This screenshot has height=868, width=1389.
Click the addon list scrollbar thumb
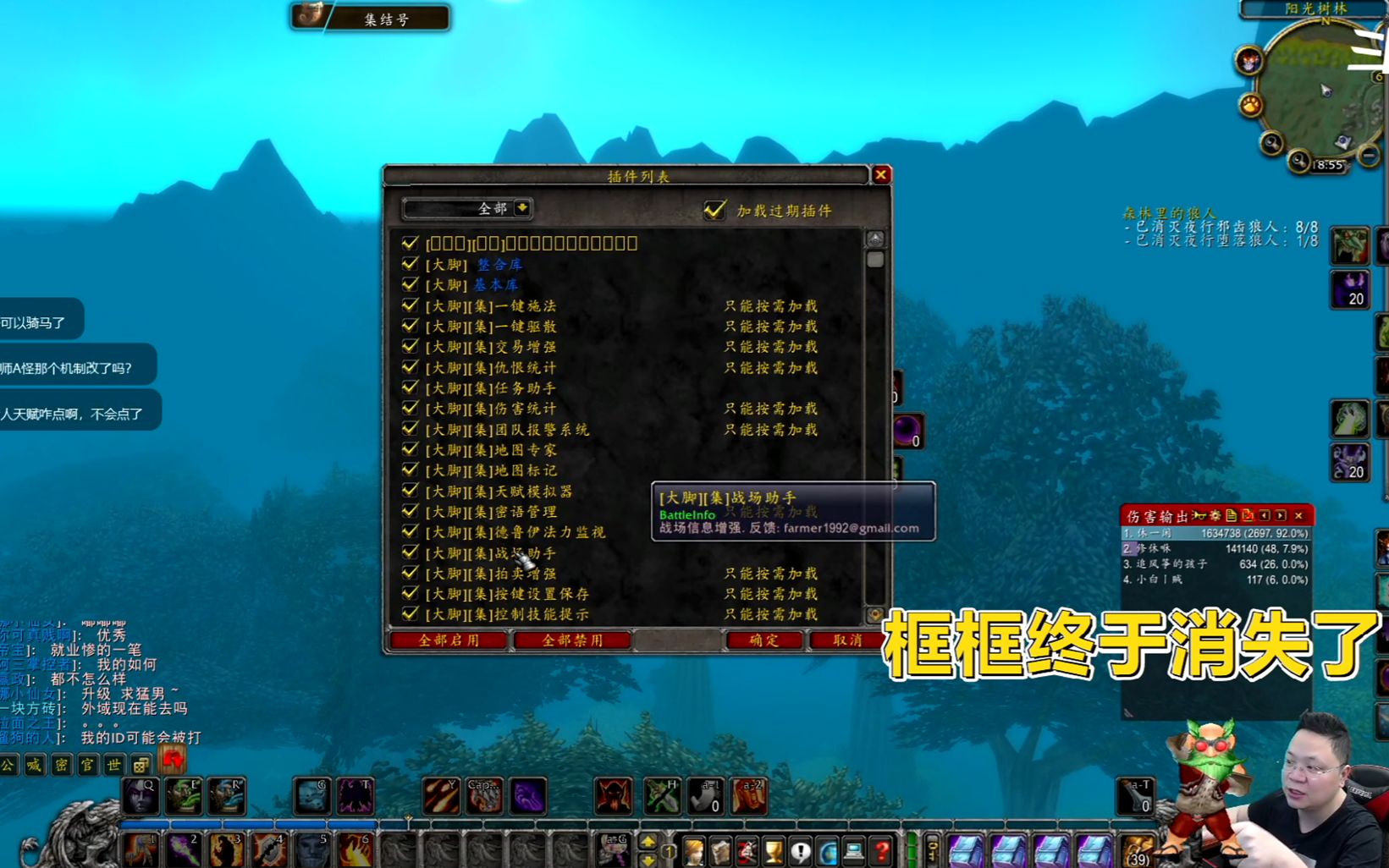click(x=874, y=260)
